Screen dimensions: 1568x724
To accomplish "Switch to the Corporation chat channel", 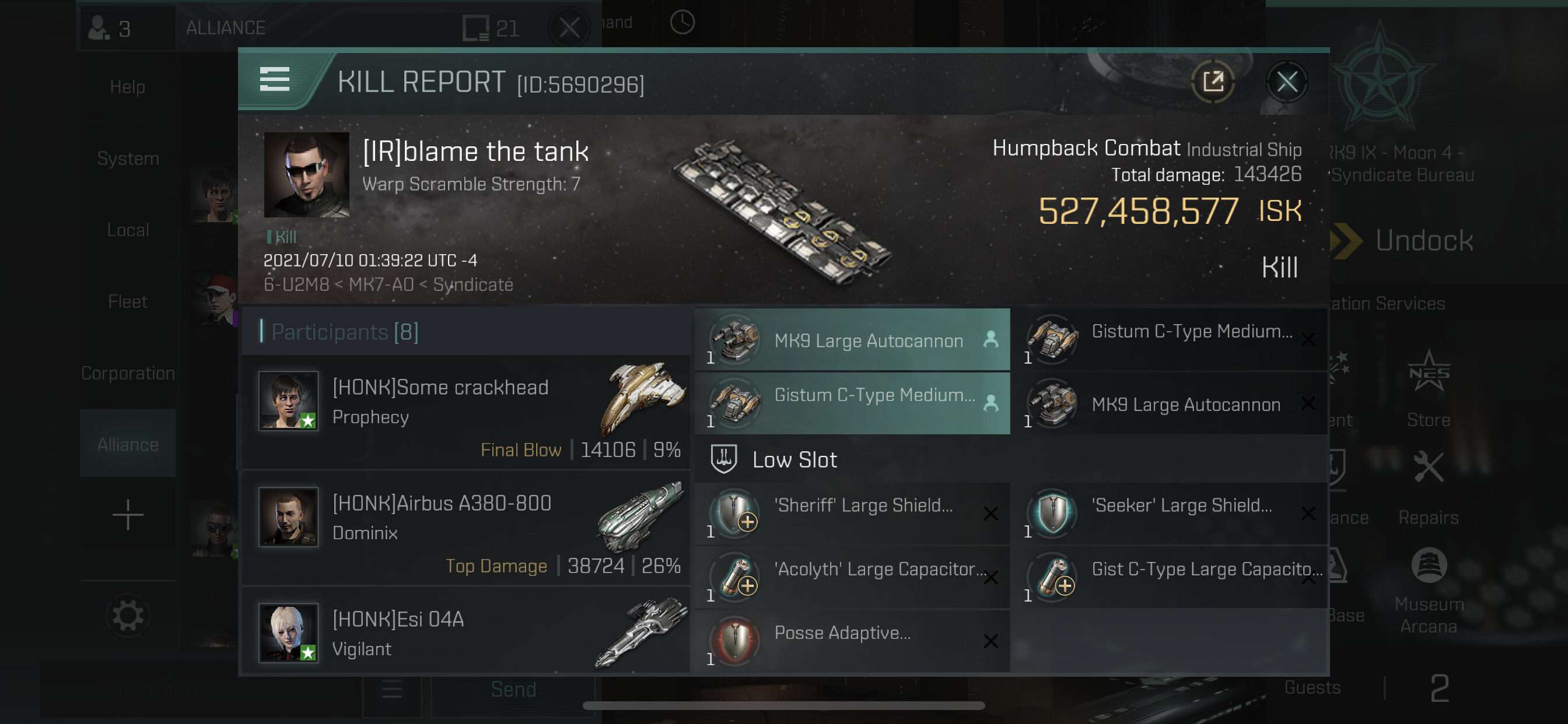I will pyautogui.click(x=128, y=373).
